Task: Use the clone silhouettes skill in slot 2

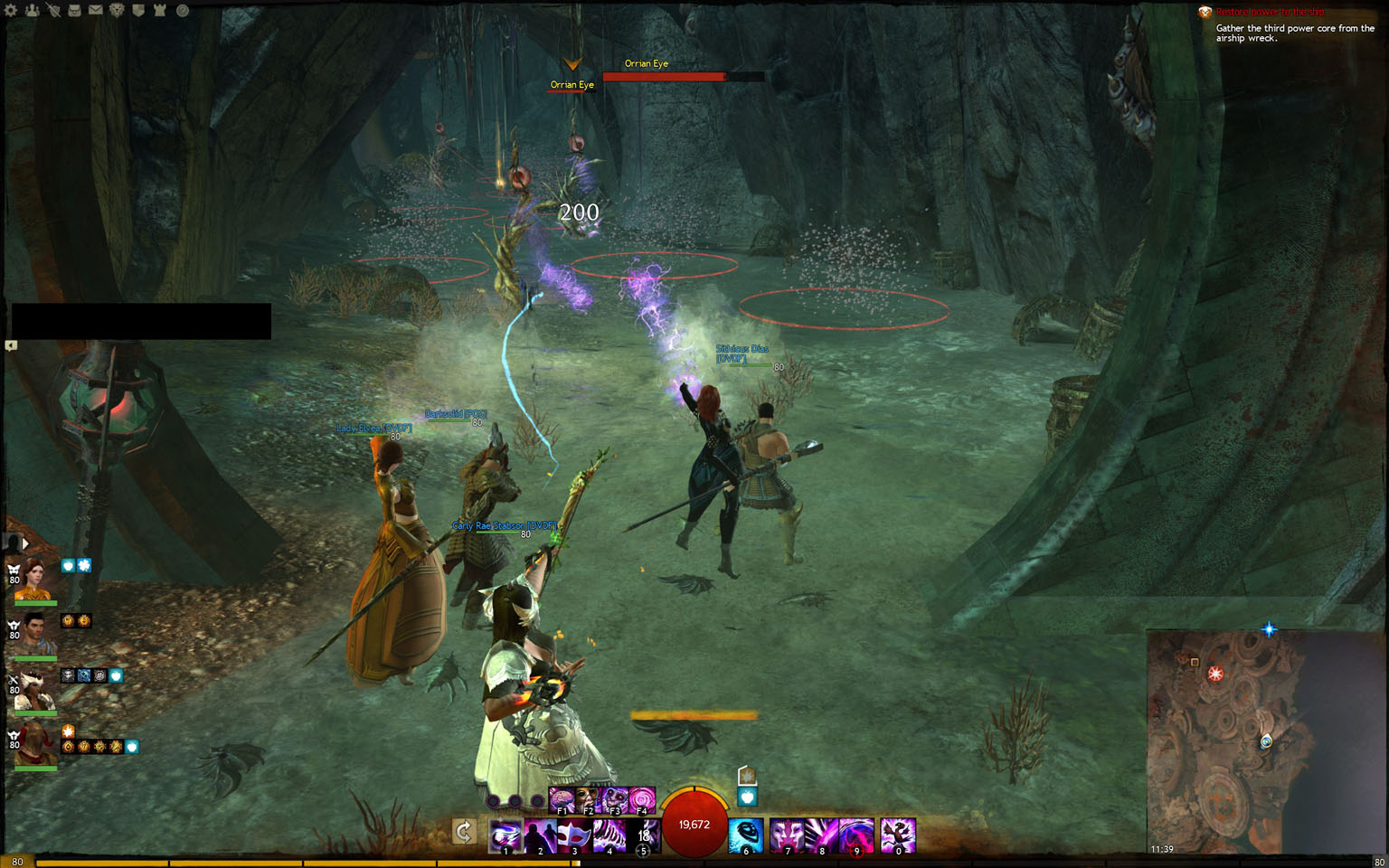Action: [540, 835]
